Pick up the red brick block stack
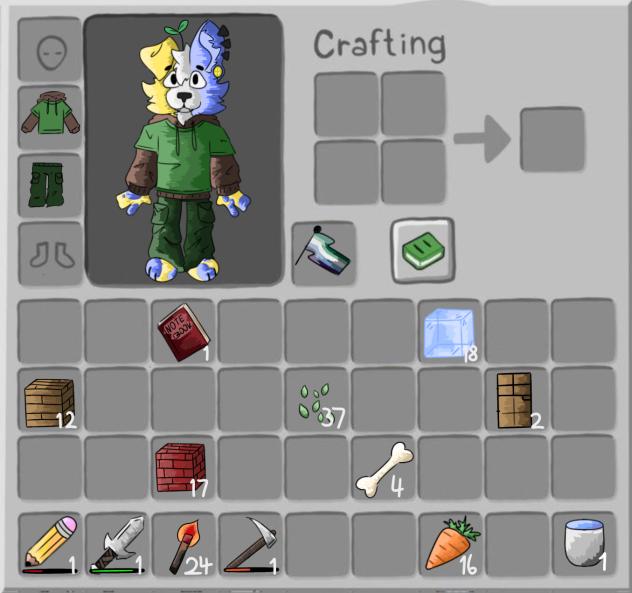This screenshot has height=593, width=632. tap(181, 467)
